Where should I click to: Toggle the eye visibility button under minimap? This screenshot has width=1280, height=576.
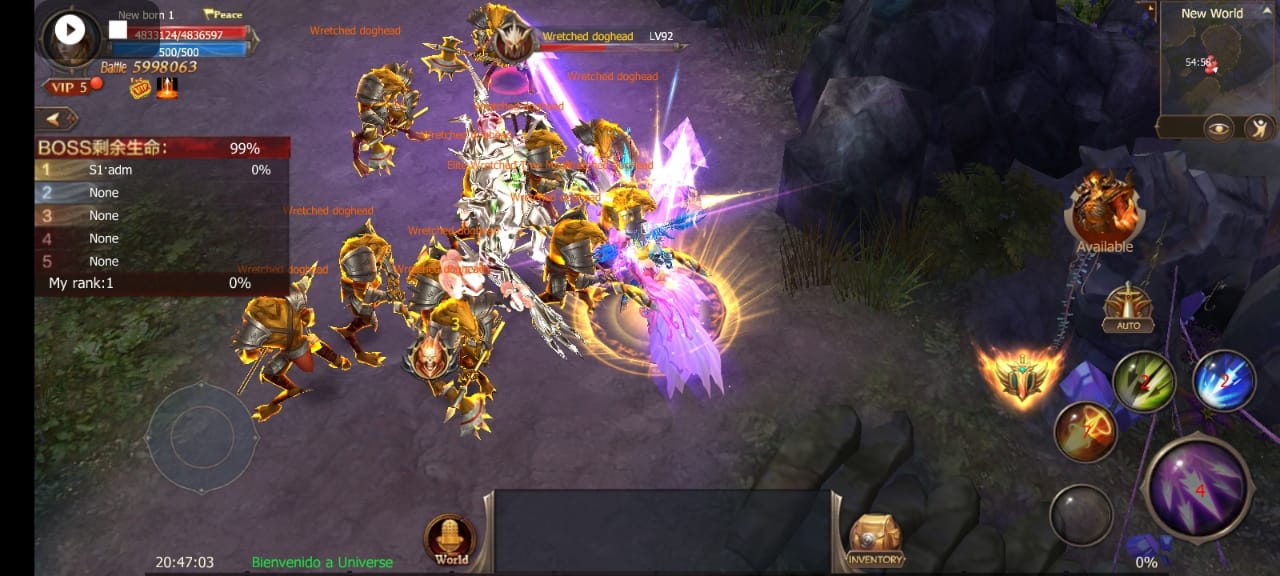(x=1217, y=127)
